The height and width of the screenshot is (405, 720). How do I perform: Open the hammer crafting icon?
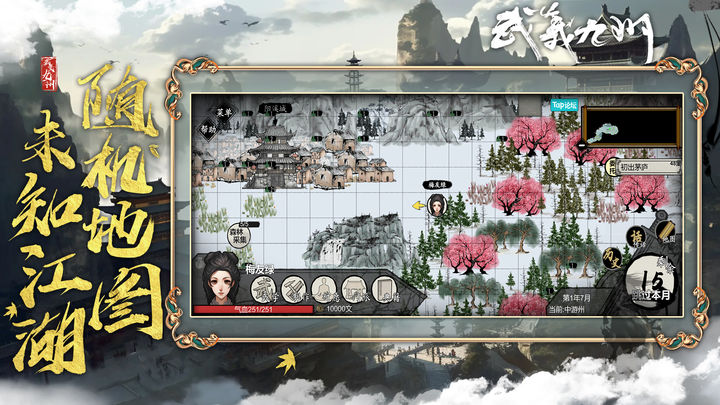point(293,290)
